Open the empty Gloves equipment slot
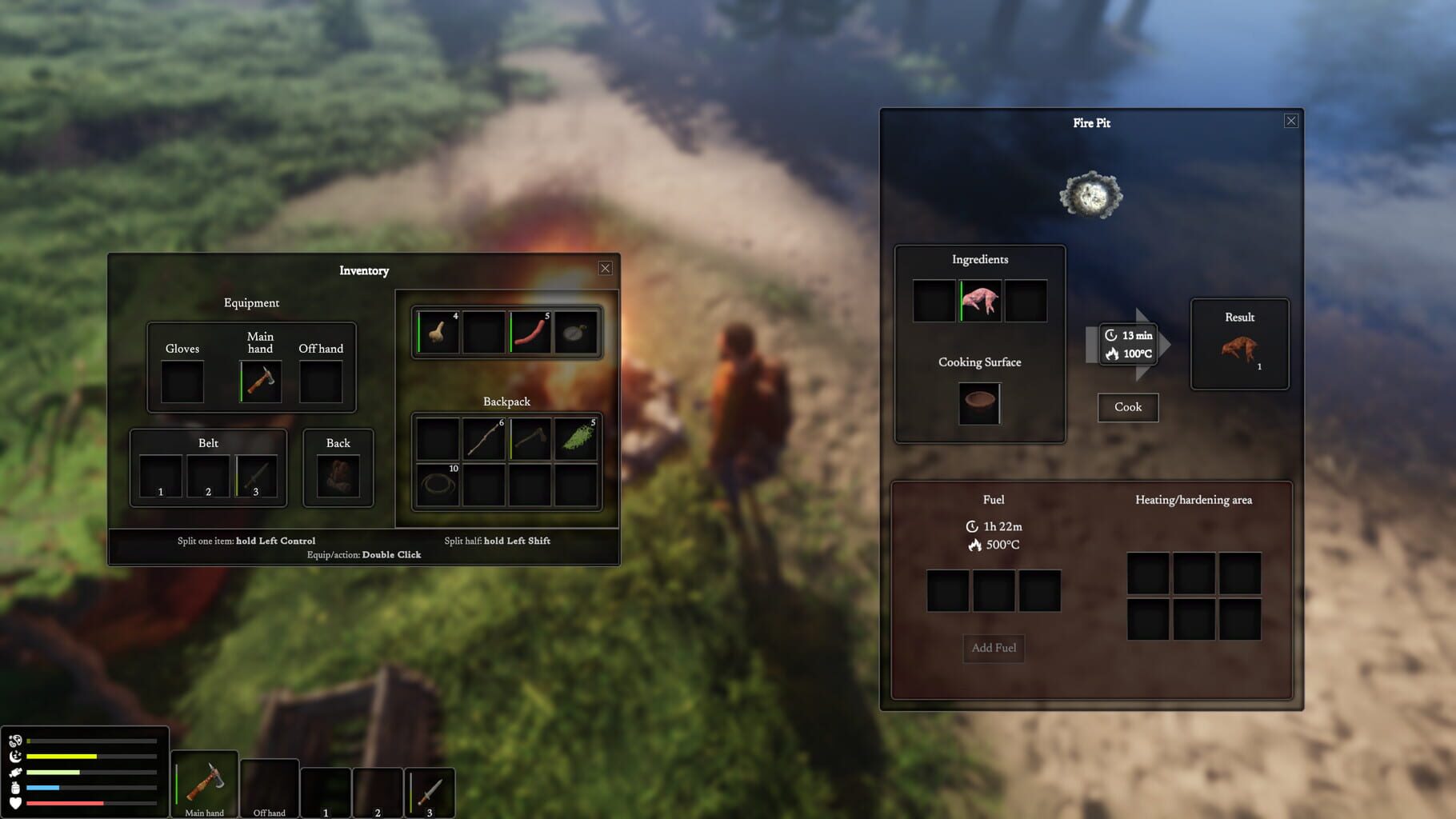The image size is (1456, 819). [x=182, y=382]
